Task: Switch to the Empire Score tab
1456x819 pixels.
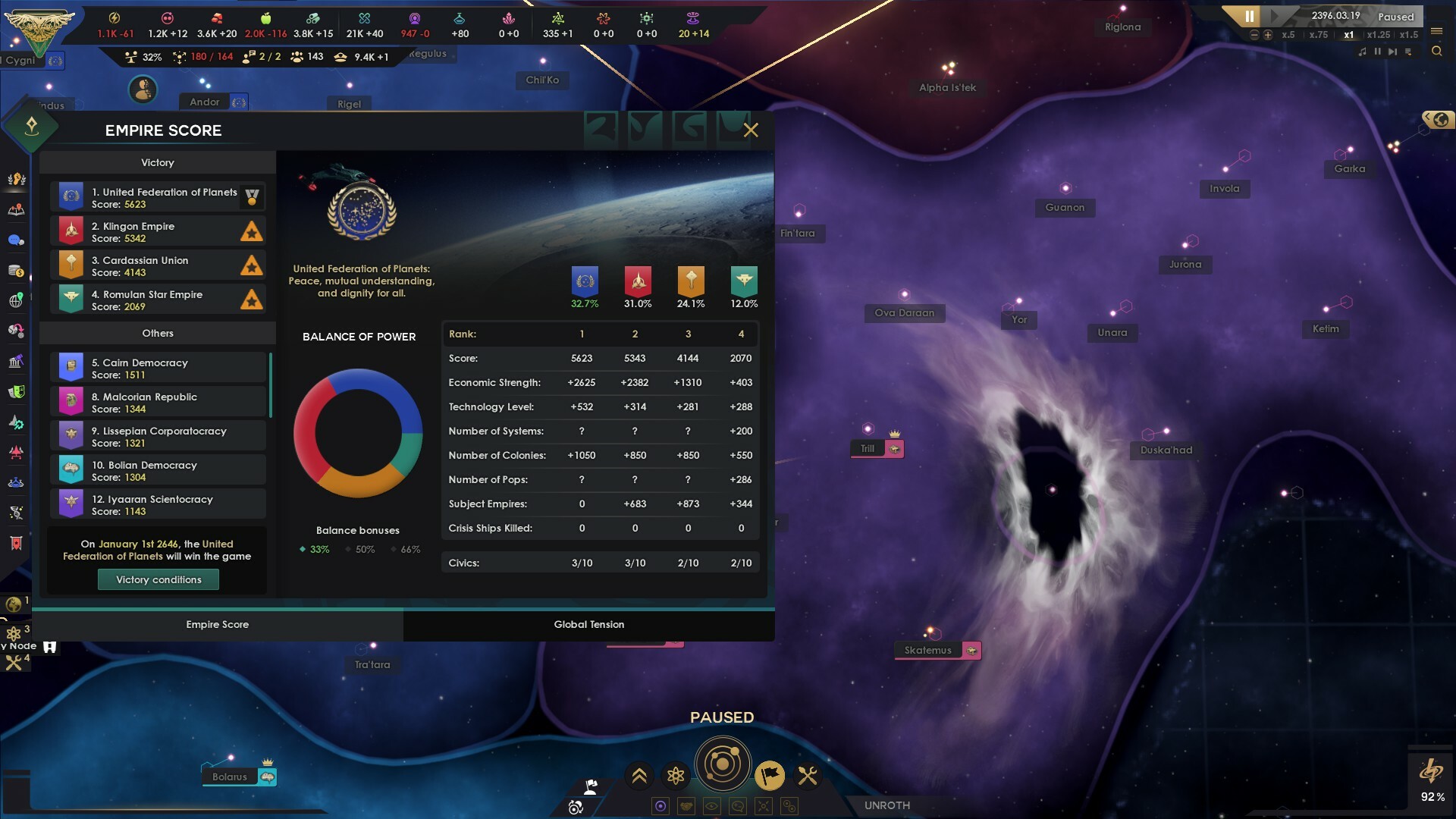Action: point(218,624)
